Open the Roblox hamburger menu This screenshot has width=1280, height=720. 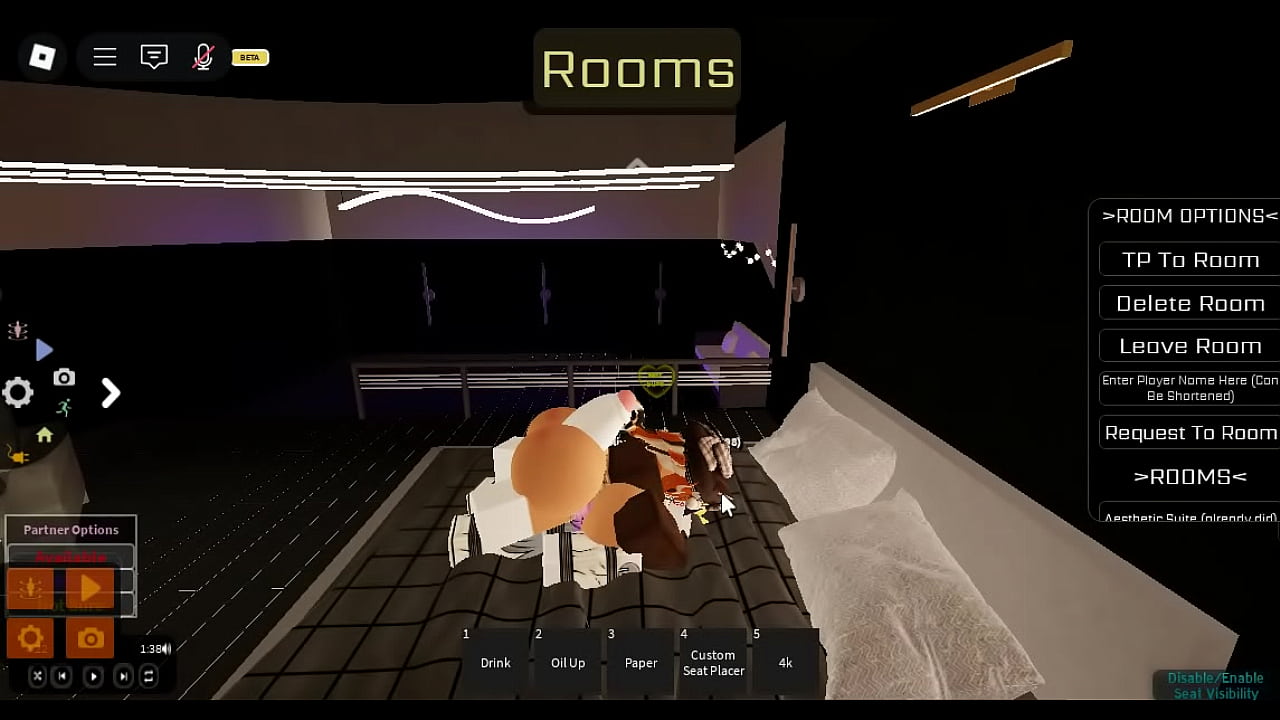tap(104, 57)
